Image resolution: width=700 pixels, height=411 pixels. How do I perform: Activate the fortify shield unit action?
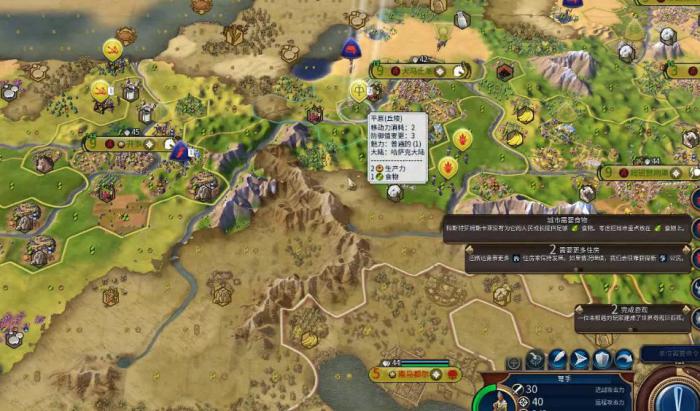(x=602, y=360)
